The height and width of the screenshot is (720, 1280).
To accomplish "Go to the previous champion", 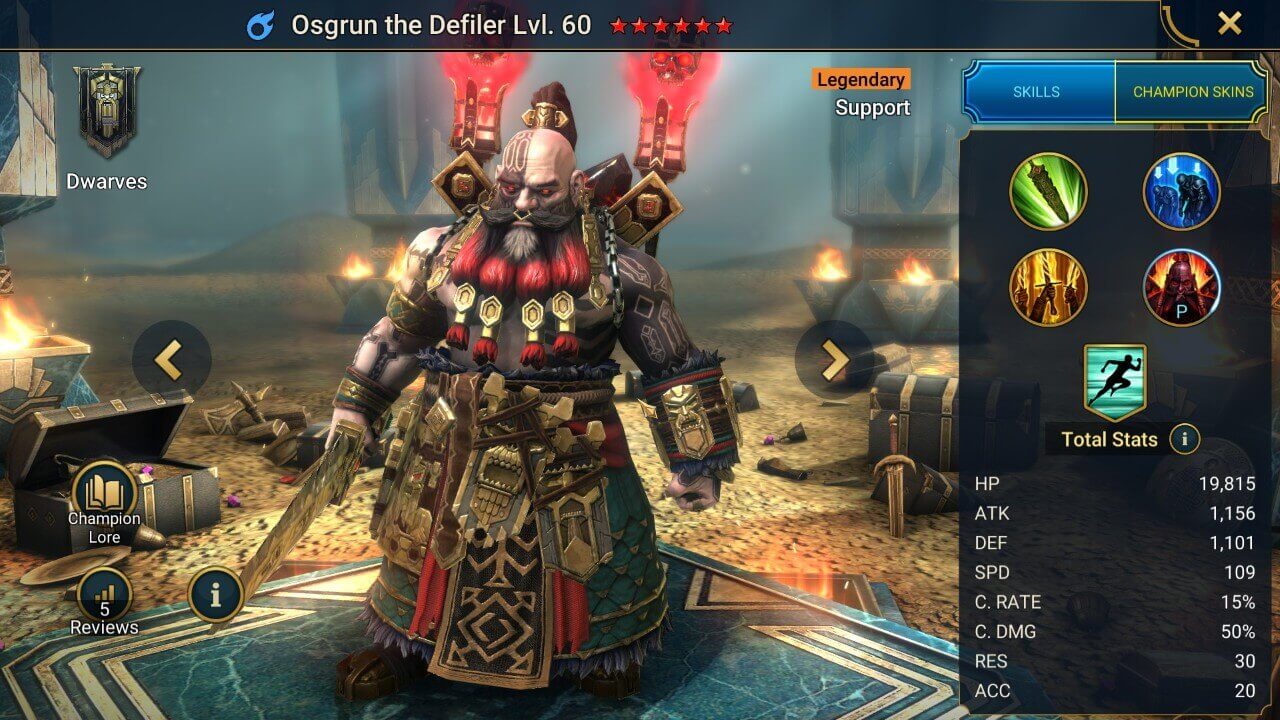I will (171, 359).
